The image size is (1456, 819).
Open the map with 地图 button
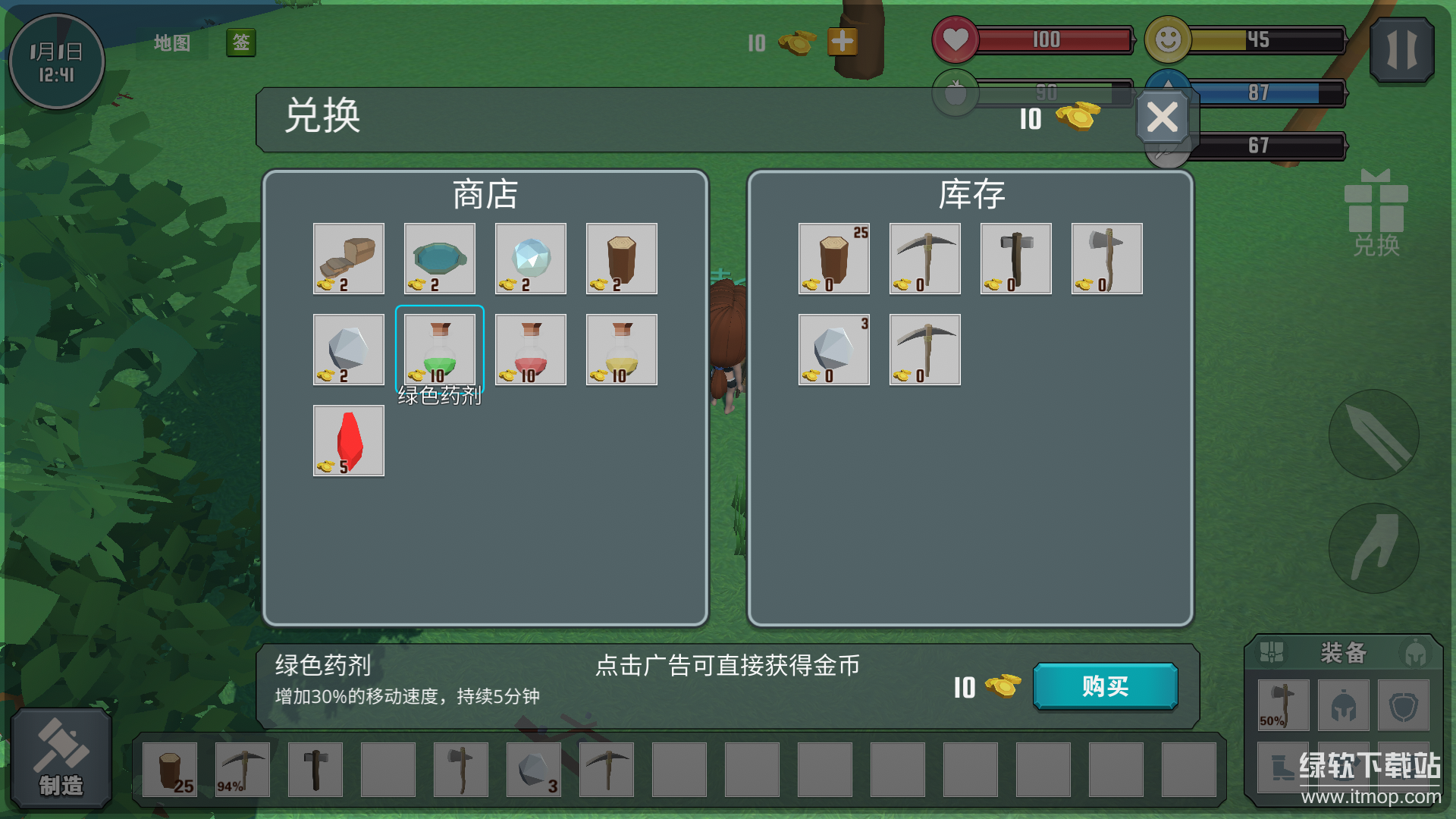pos(171,43)
